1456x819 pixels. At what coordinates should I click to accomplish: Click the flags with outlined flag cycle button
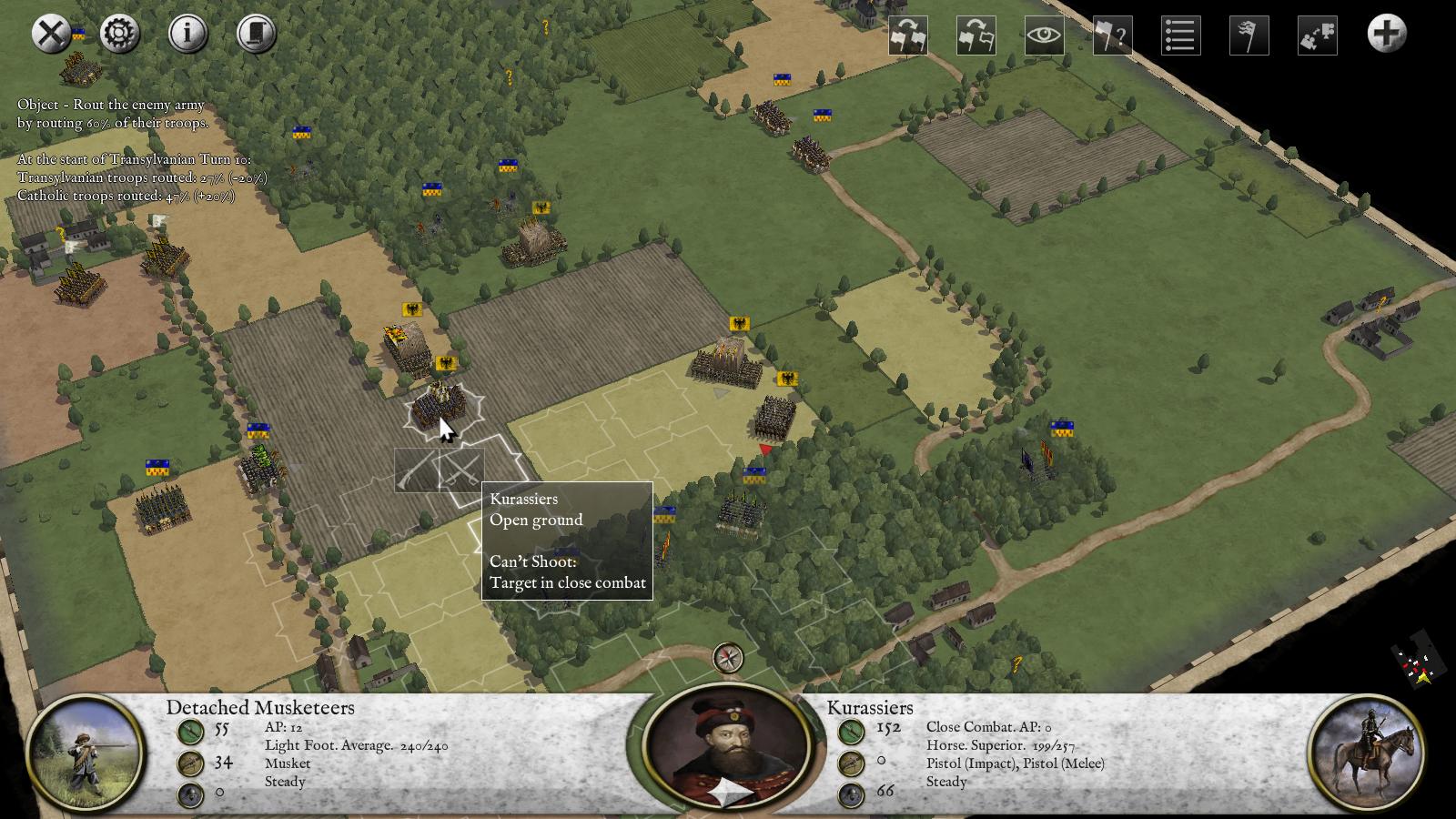tap(976, 36)
